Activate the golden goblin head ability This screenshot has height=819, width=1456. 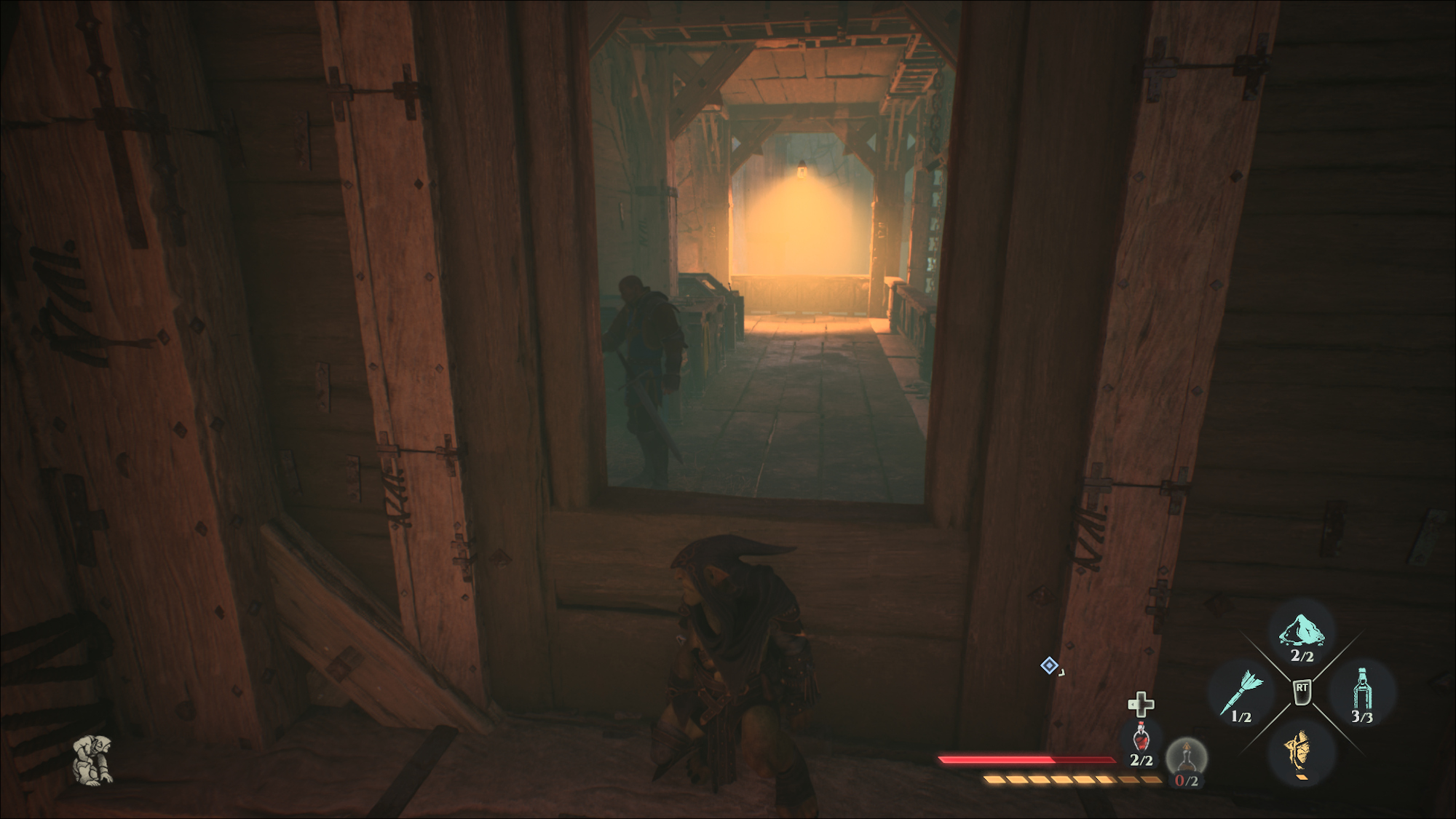(1301, 750)
